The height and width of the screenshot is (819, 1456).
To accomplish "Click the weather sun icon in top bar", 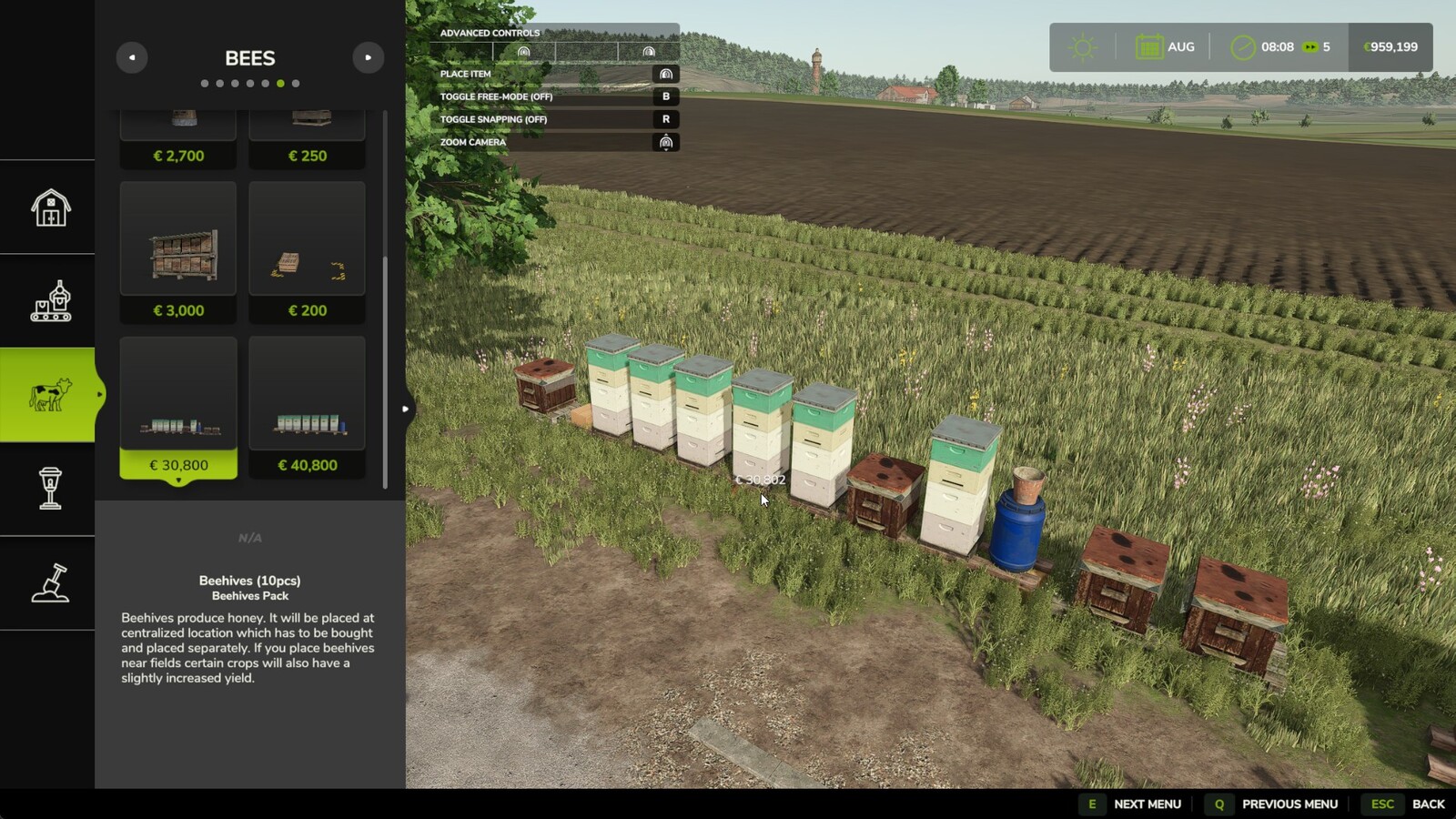I will pos(1081,45).
